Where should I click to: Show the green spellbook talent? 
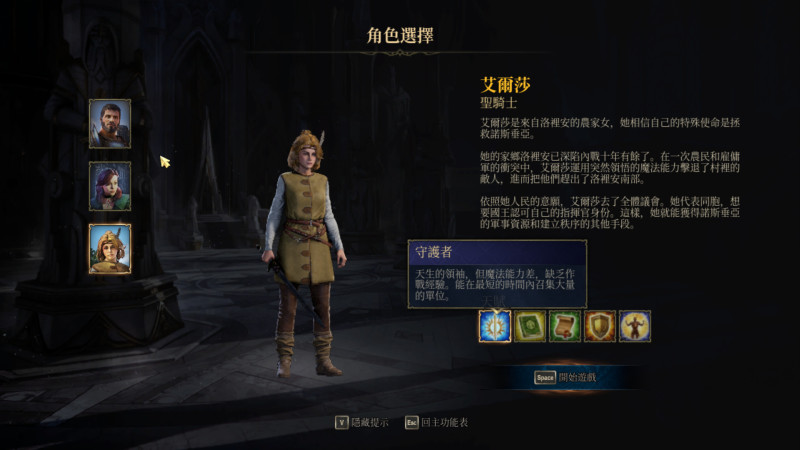coord(530,326)
